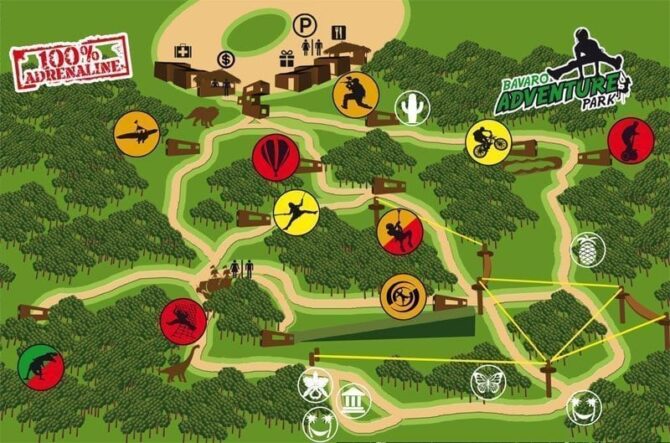
Task: Choose the rope climber activity marker
Action: click(400, 233)
